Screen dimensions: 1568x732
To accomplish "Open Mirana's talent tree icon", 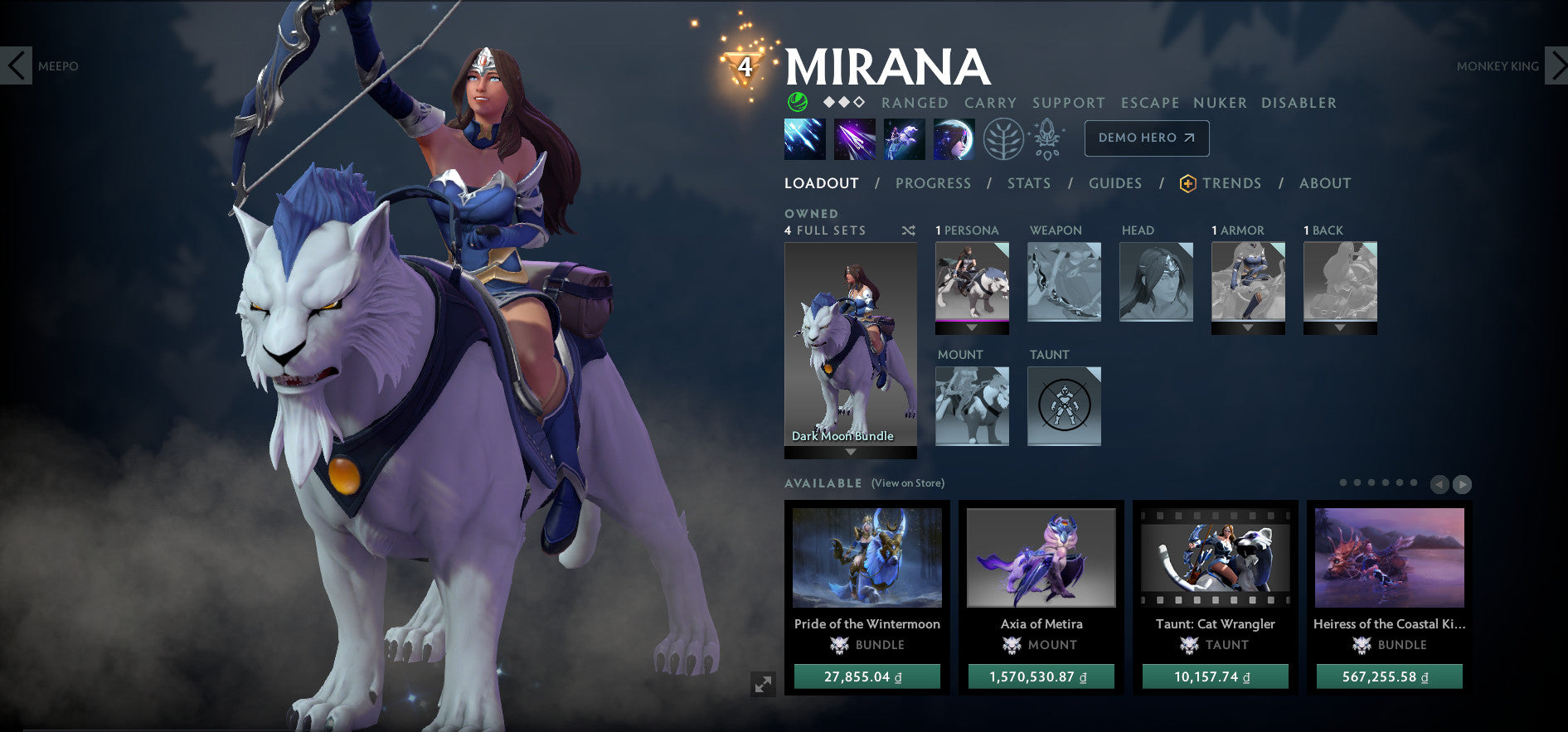I will click(1004, 138).
